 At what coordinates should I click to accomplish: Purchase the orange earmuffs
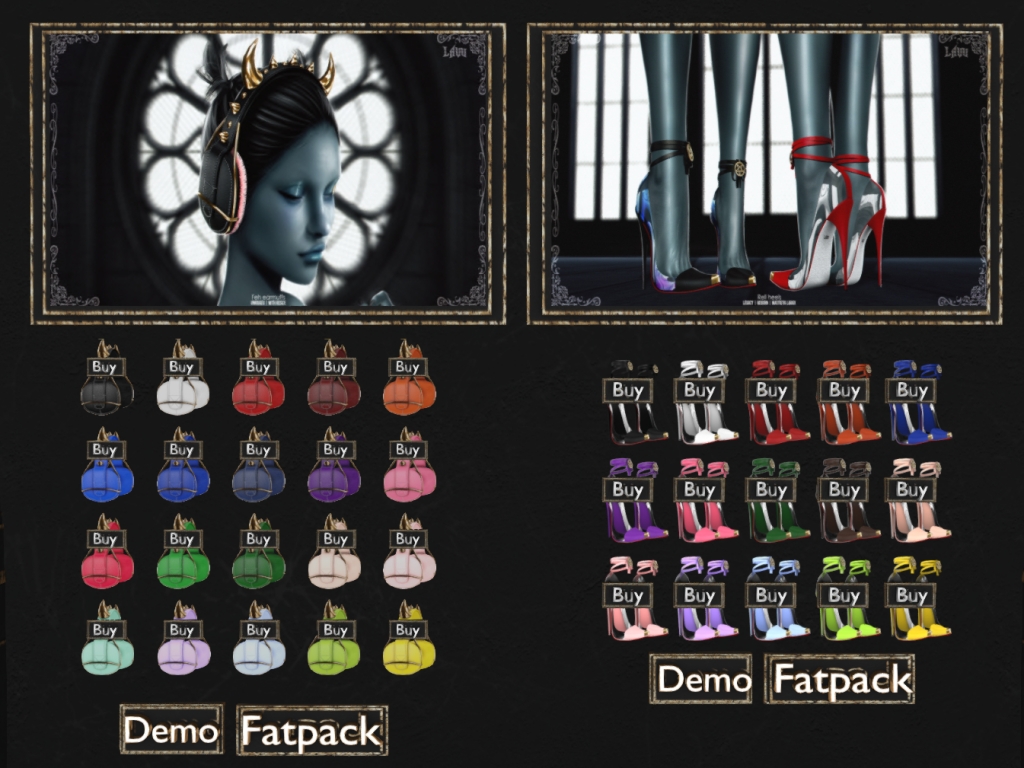coord(407,367)
